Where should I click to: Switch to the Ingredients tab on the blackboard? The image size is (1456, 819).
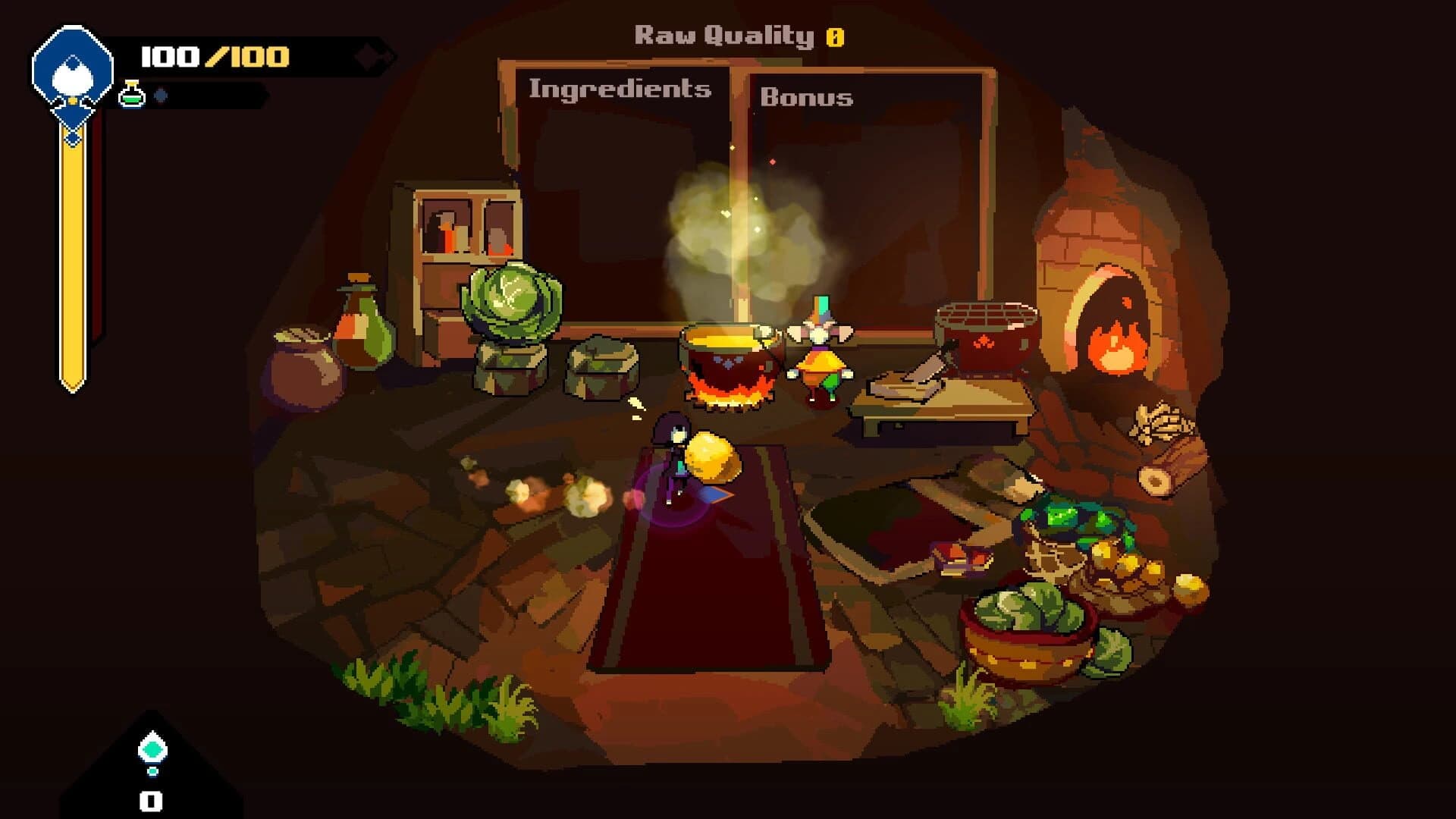620,91
